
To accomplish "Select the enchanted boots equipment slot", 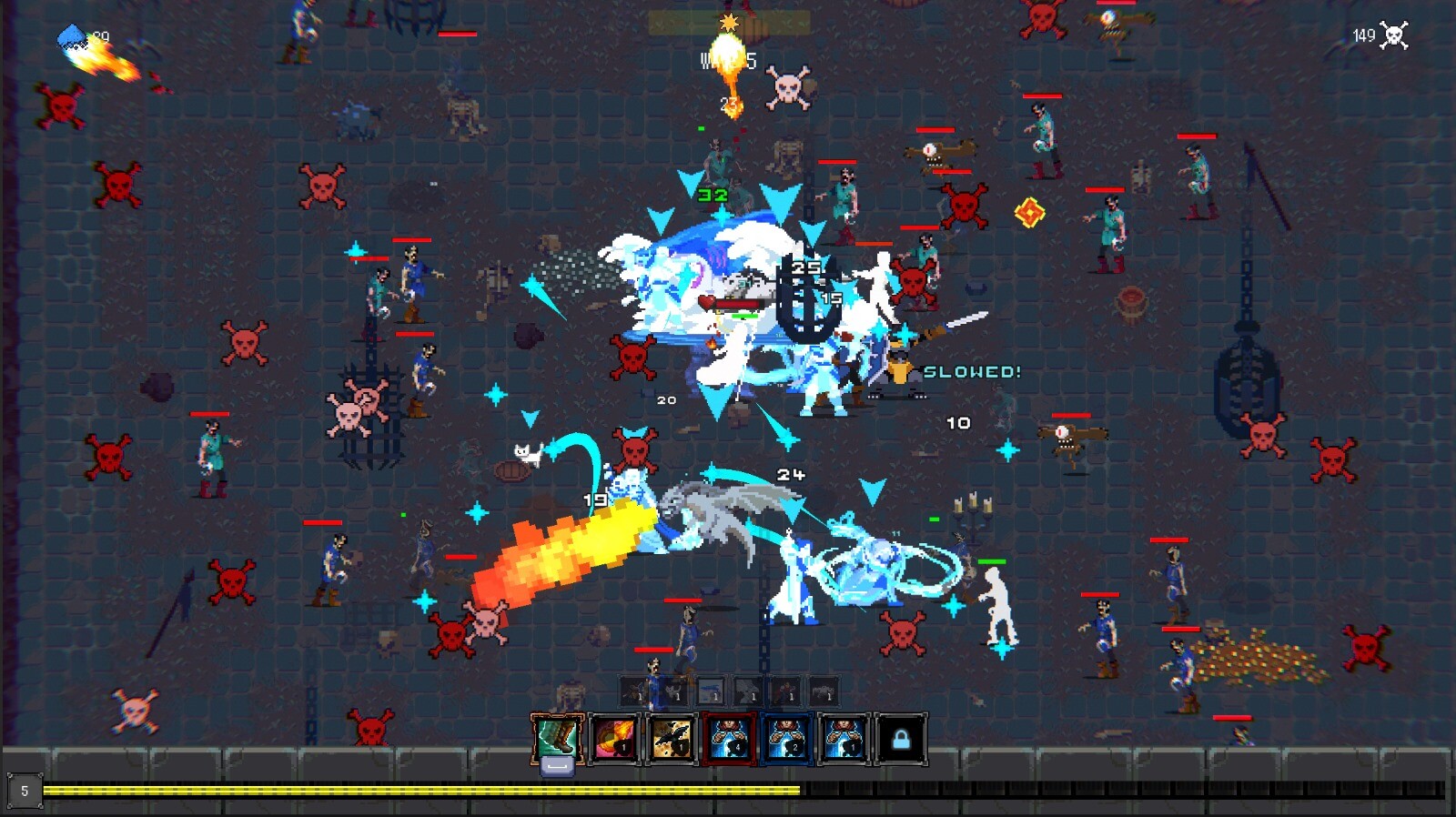I will [x=555, y=737].
